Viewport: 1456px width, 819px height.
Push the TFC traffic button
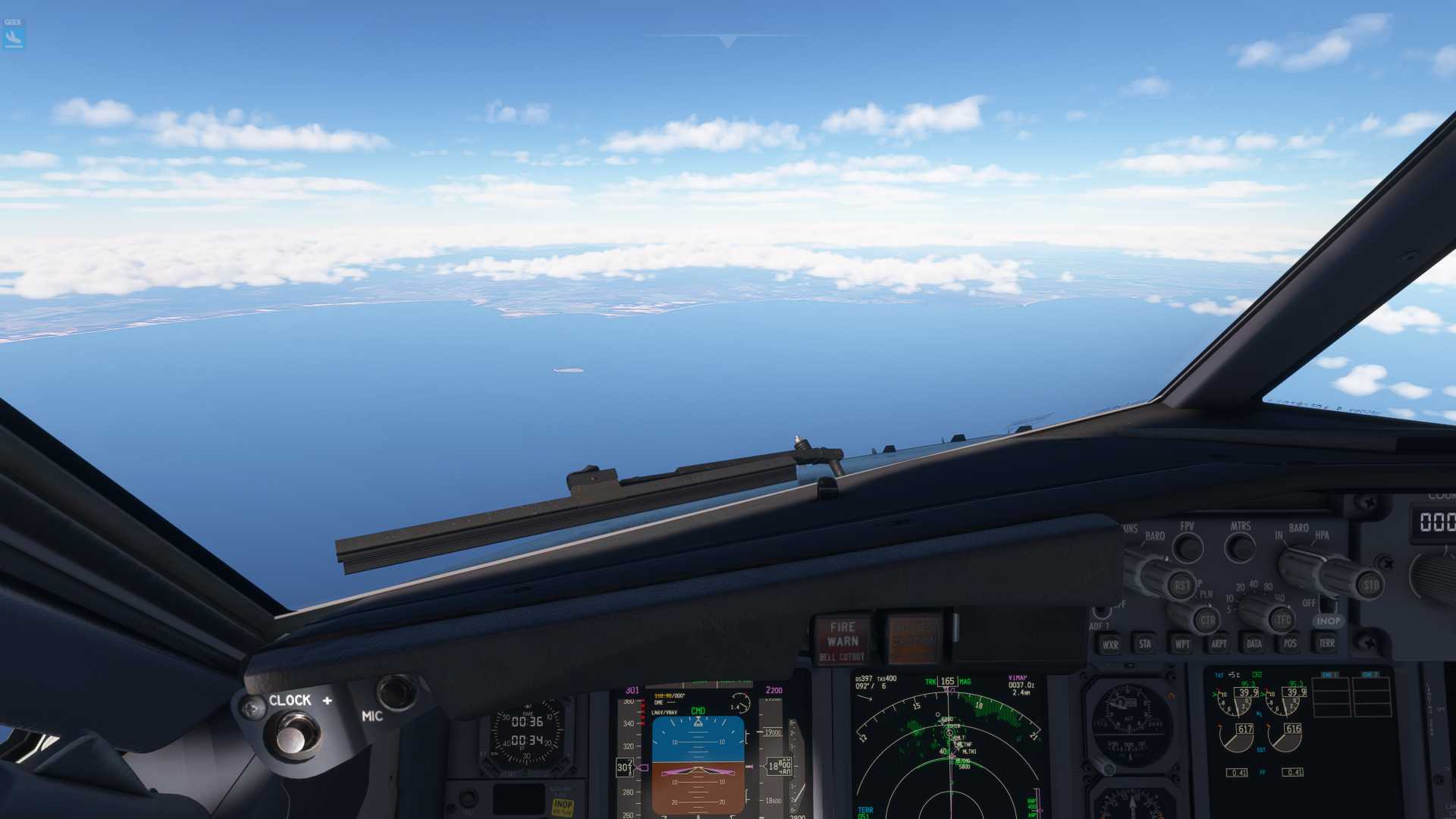(1282, 620)
